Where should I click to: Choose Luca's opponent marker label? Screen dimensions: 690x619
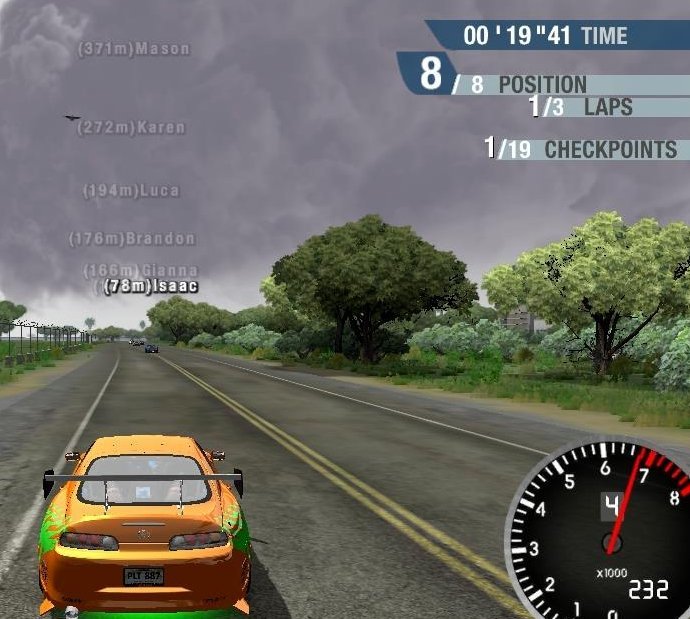click(x=131, y=190)
